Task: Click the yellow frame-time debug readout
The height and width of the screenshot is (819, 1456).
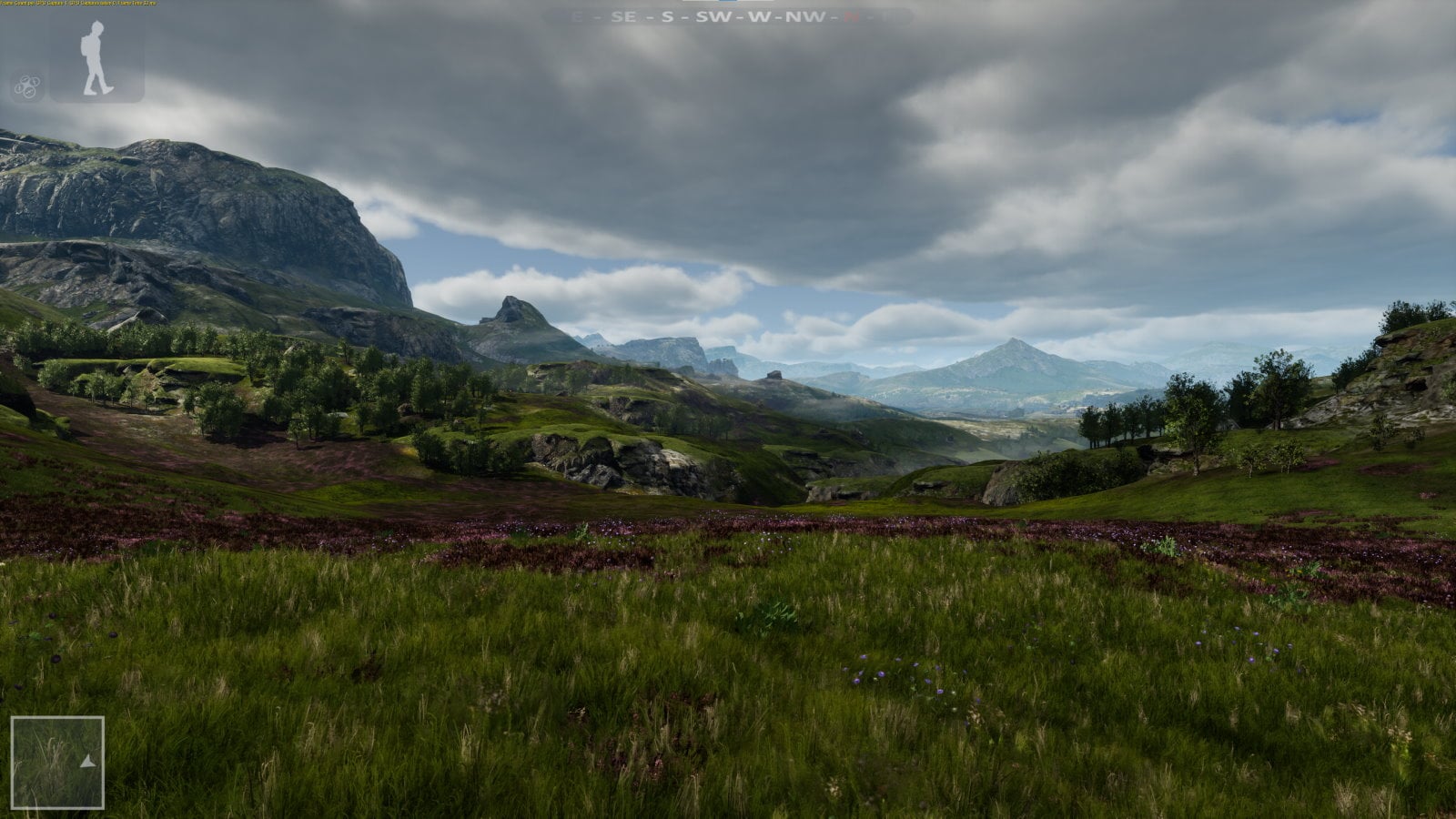Action: click(77, 3)
